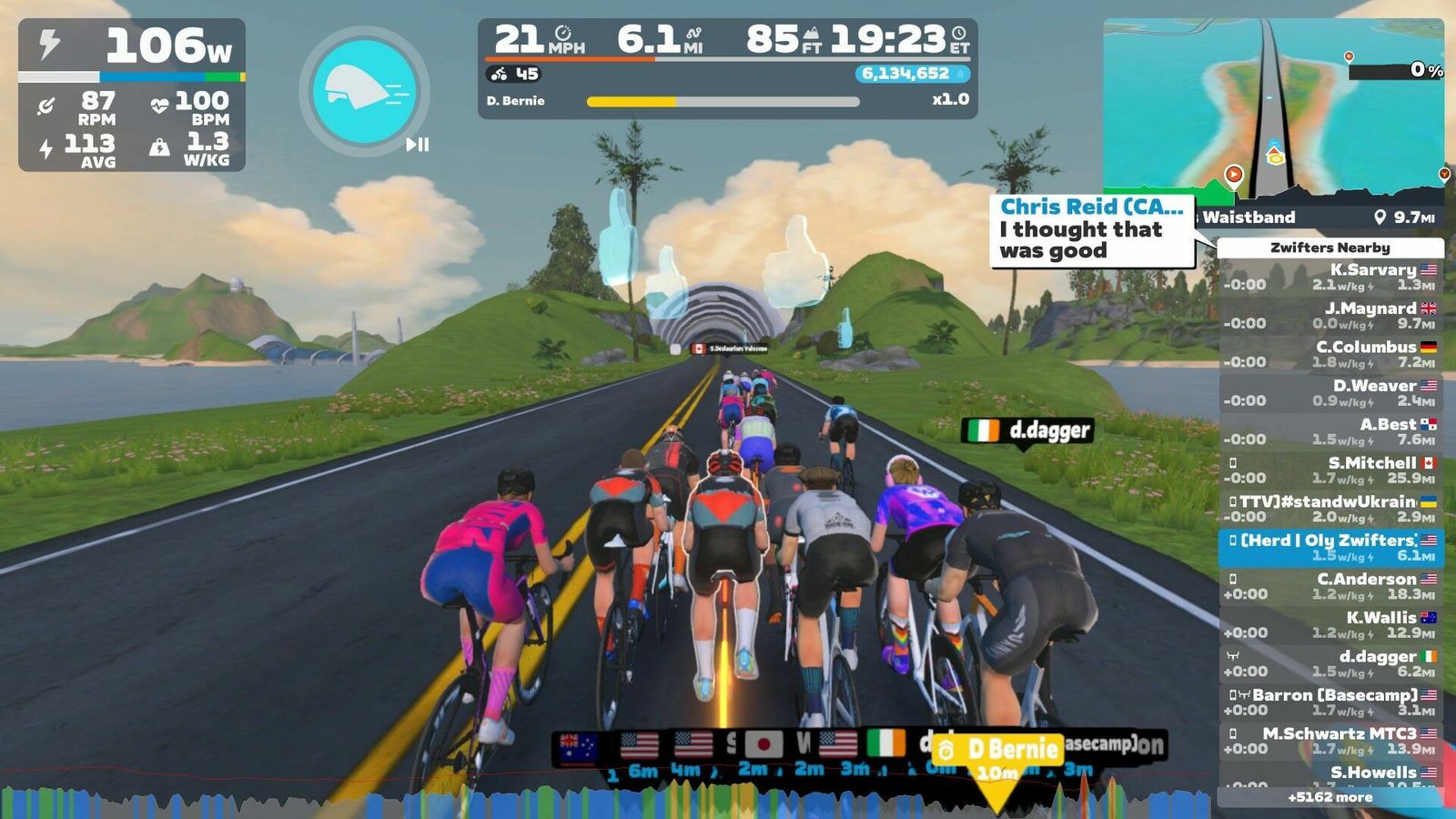View C.Anderson rider row
Image resolution: width=1456 pixels, height=819 pixels.
1330,586
